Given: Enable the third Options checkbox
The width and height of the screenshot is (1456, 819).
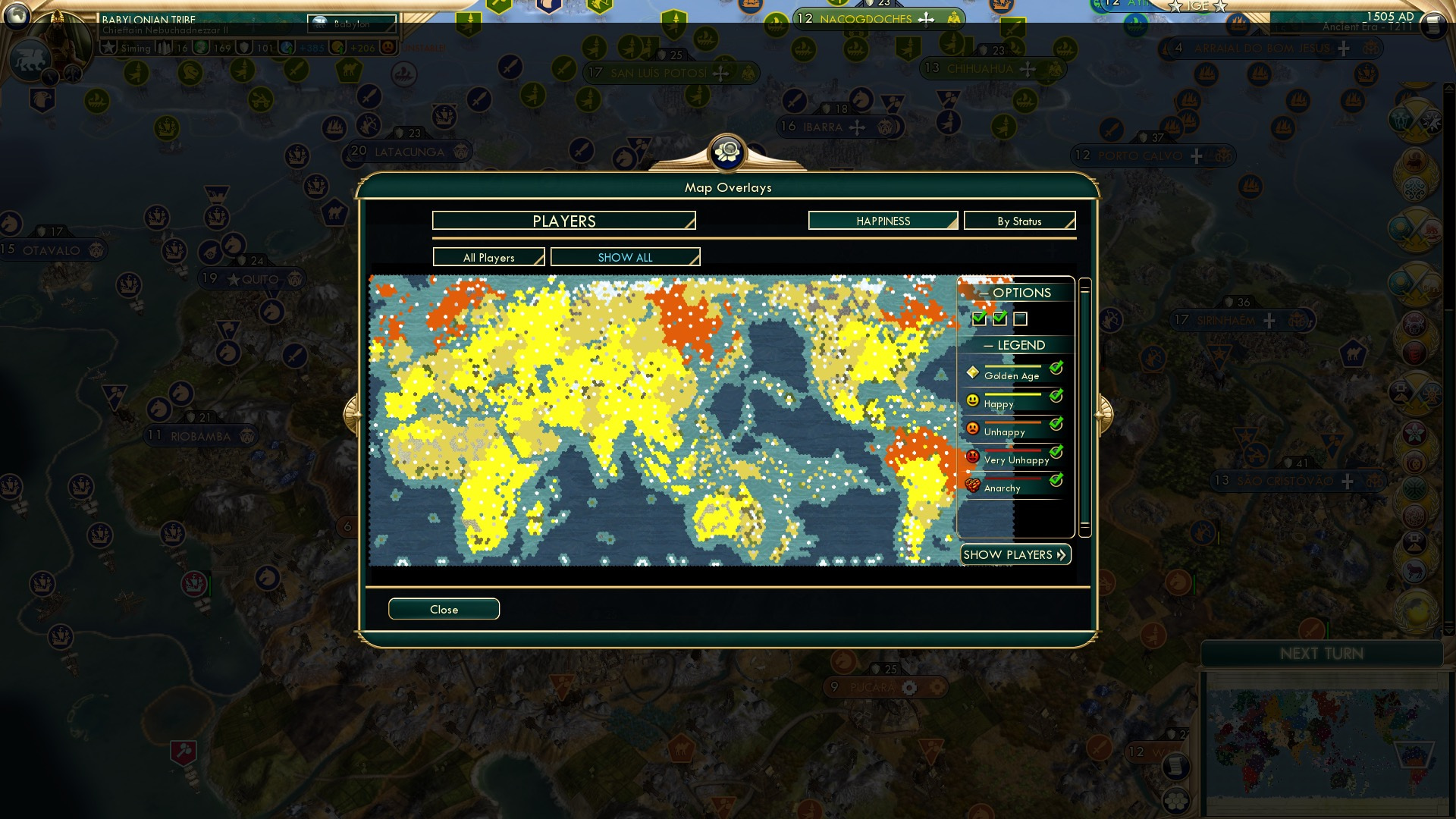Looking at the screenshot, I should 1022,319.
